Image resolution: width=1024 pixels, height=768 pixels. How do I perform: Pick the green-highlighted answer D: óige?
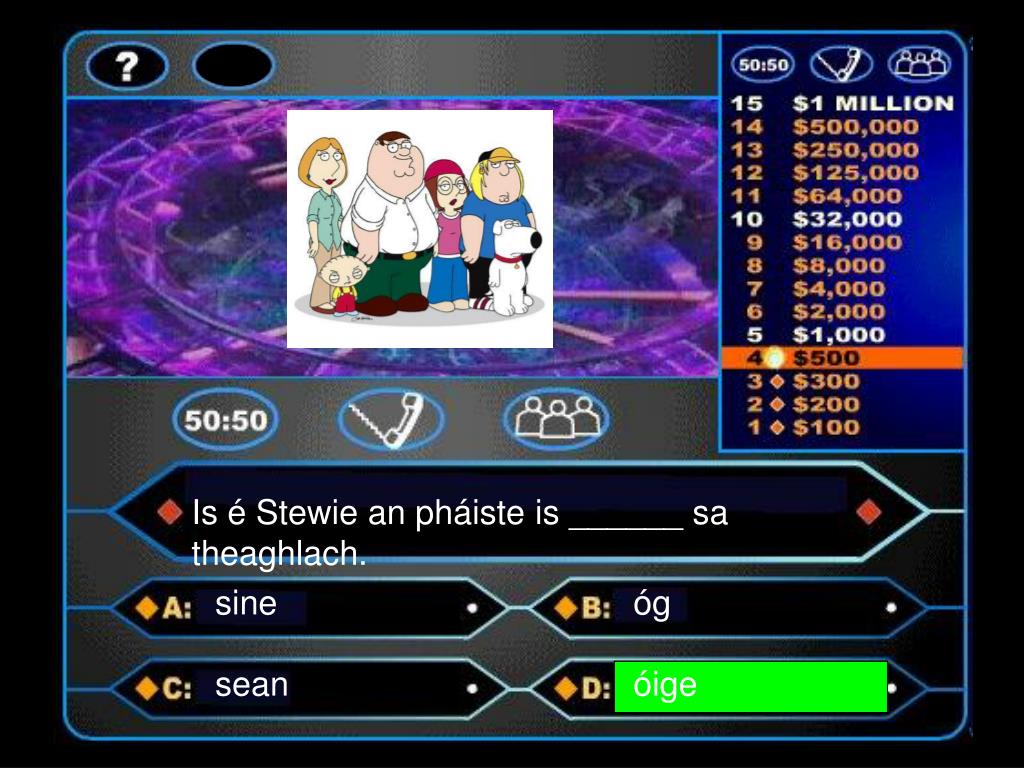[x=750, y=686]
